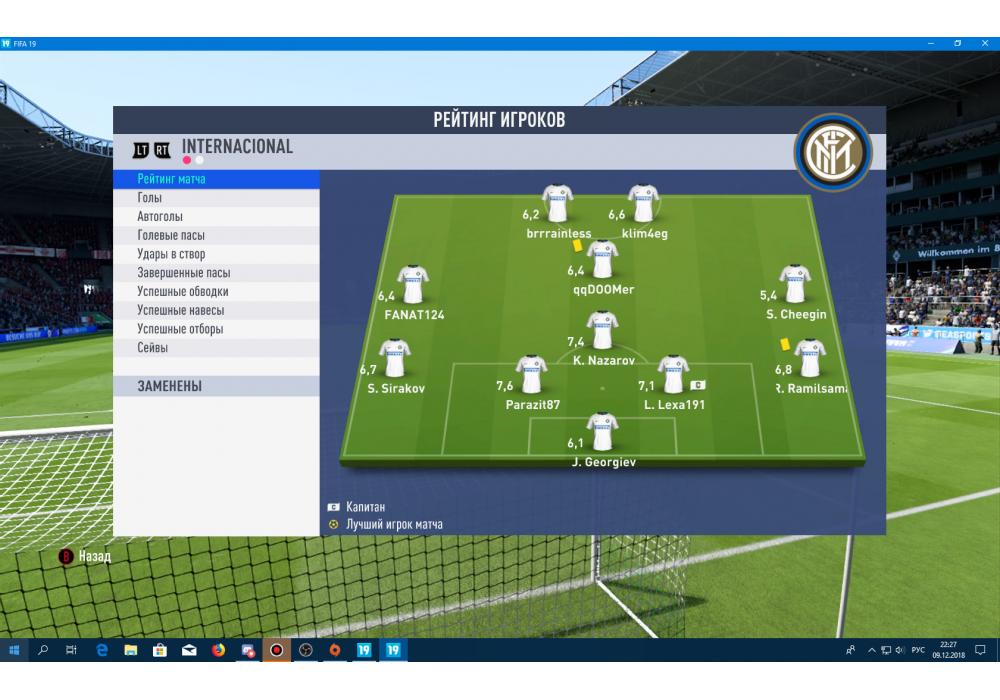Select player qqDOOMer
This screenshot has width=1000, height=700.
point(602,260)
